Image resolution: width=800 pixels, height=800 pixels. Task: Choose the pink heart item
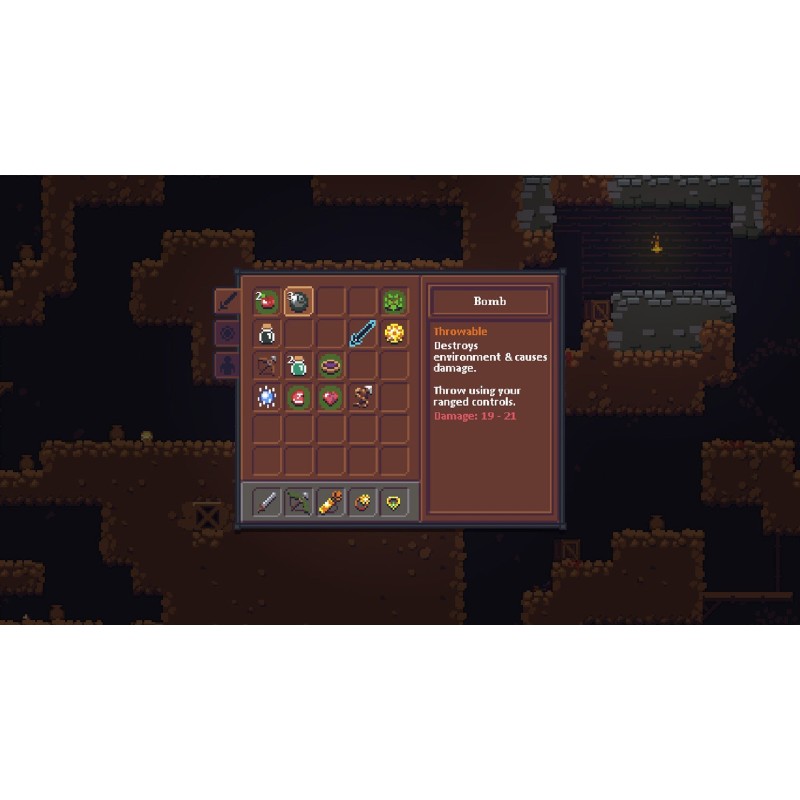(x=330, y=397)
